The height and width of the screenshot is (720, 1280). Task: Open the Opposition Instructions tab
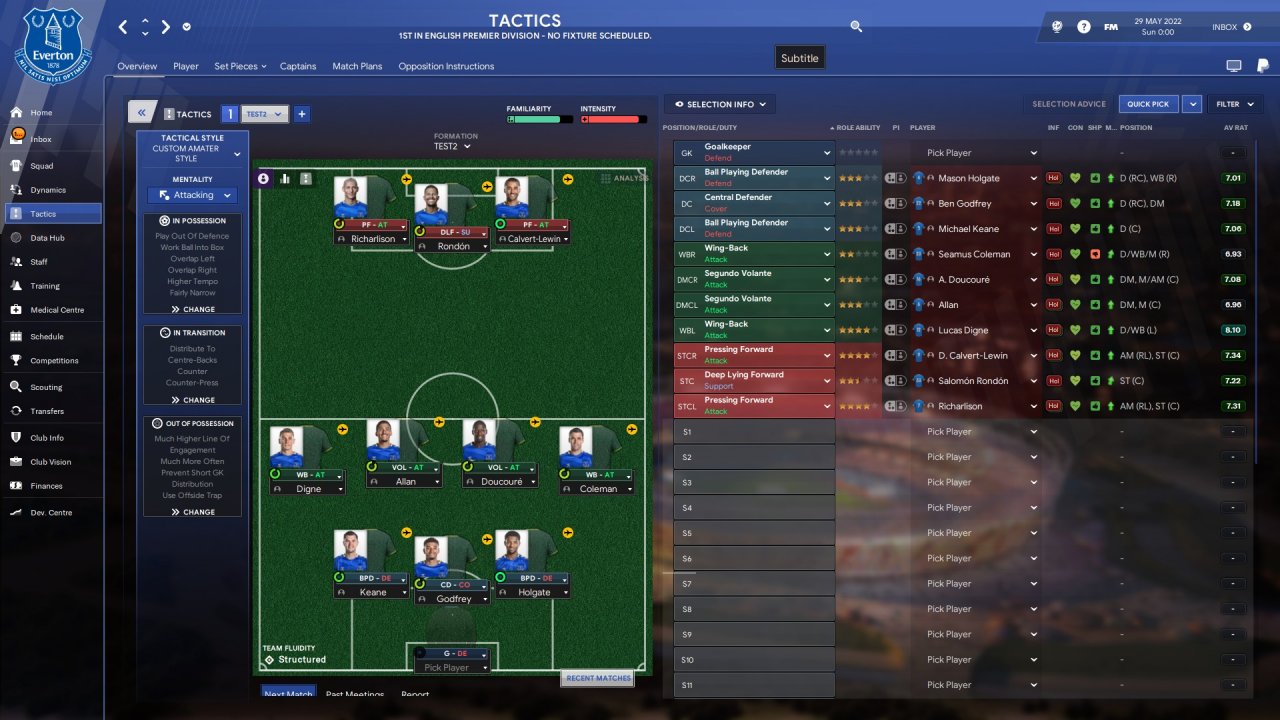click(446, 66)
